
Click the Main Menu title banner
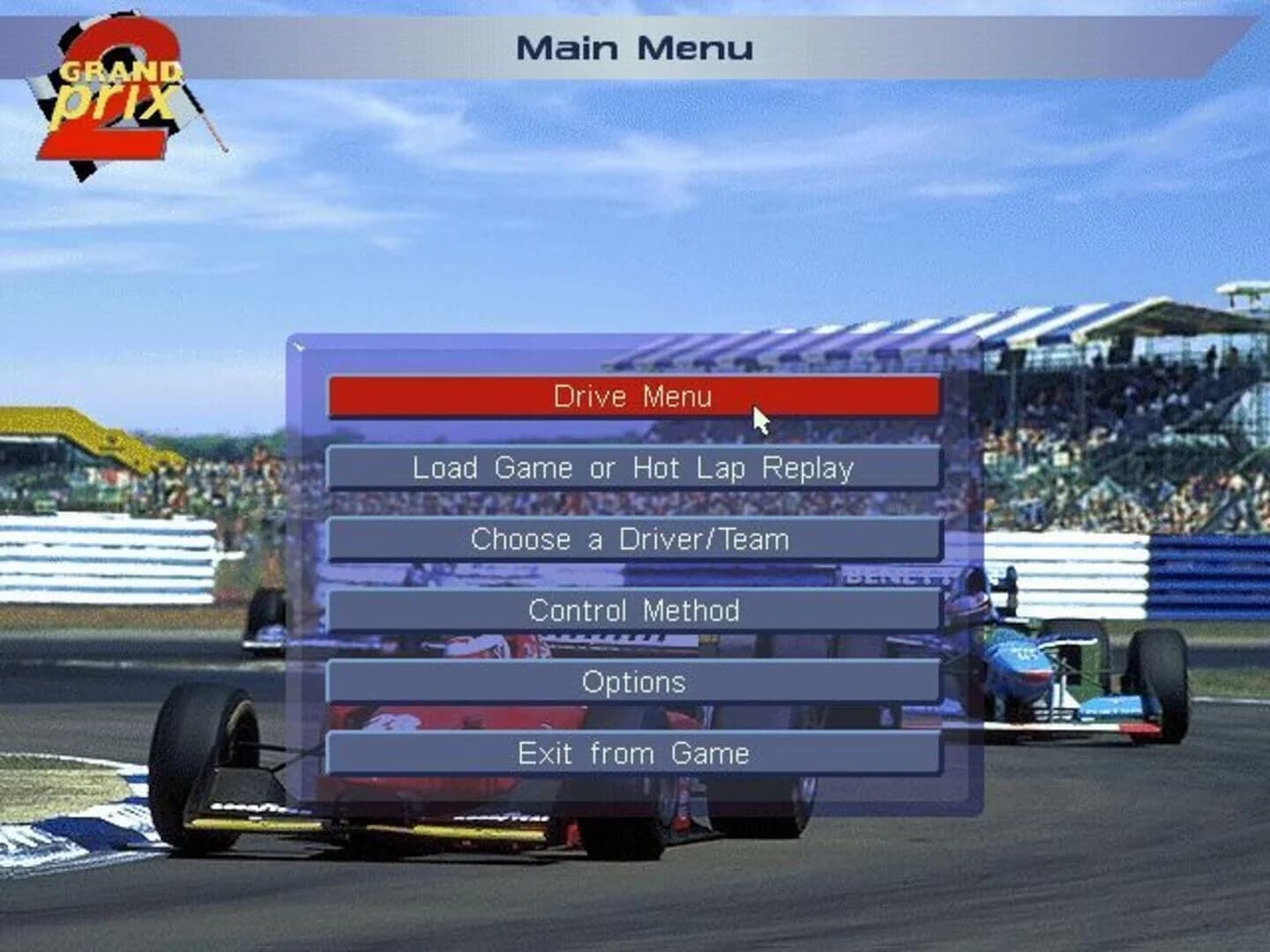(637, 47)
